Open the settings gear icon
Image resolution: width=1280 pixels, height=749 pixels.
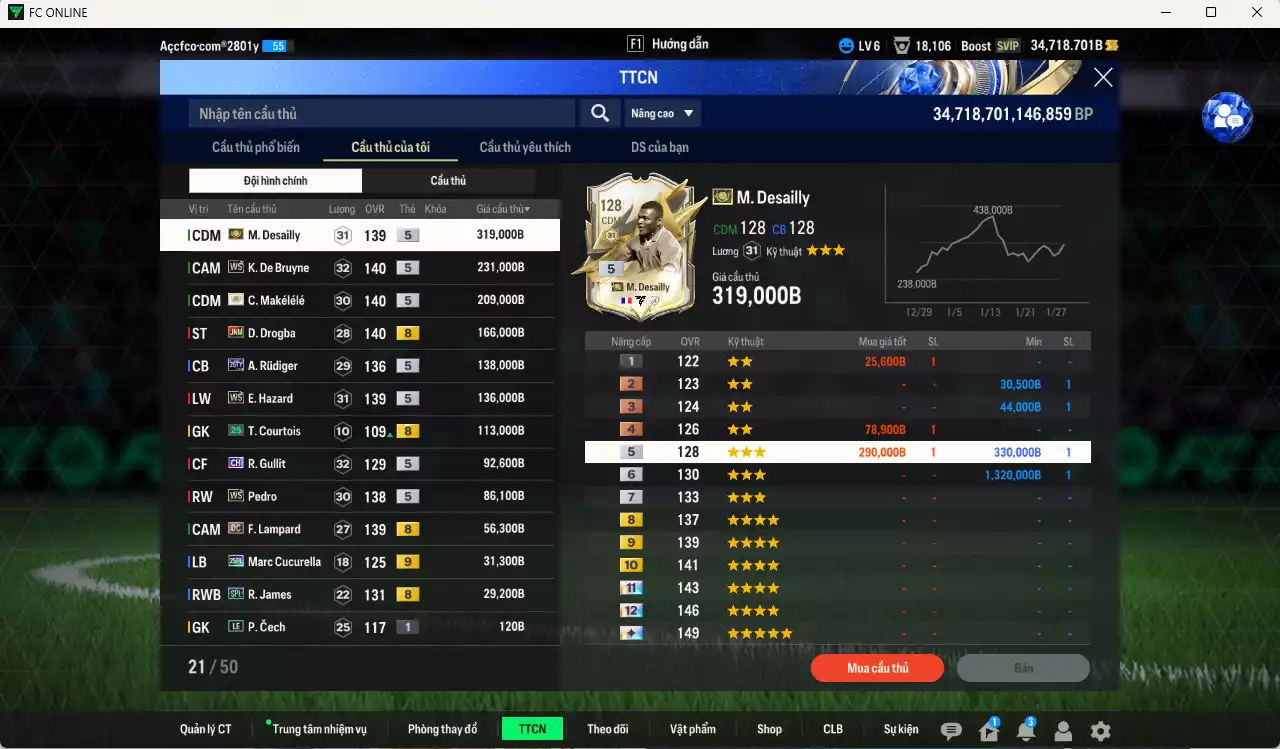1101,732
